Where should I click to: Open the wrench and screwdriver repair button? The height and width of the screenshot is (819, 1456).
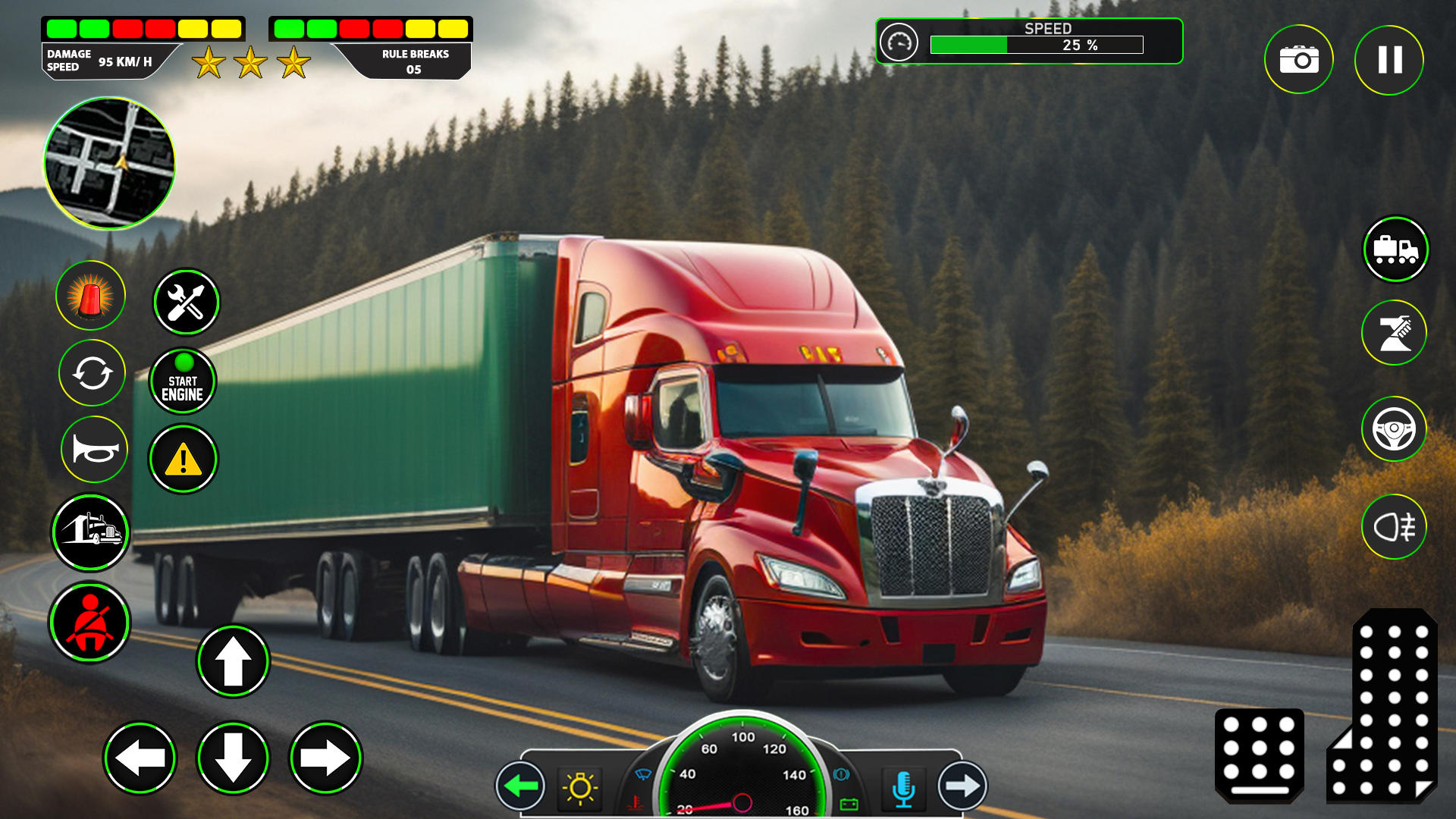click(186, 302)
